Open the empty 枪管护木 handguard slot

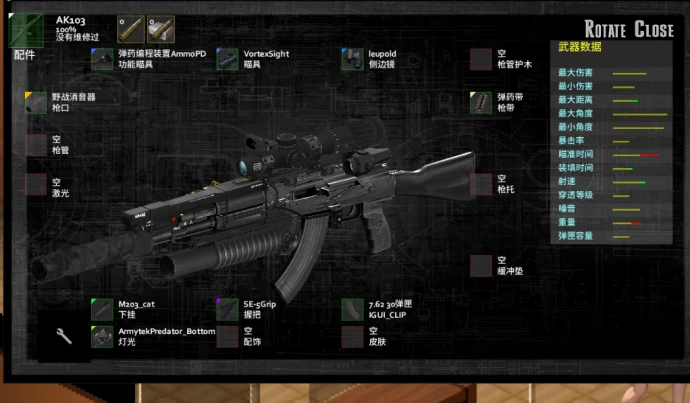click(x=481, y=59)
